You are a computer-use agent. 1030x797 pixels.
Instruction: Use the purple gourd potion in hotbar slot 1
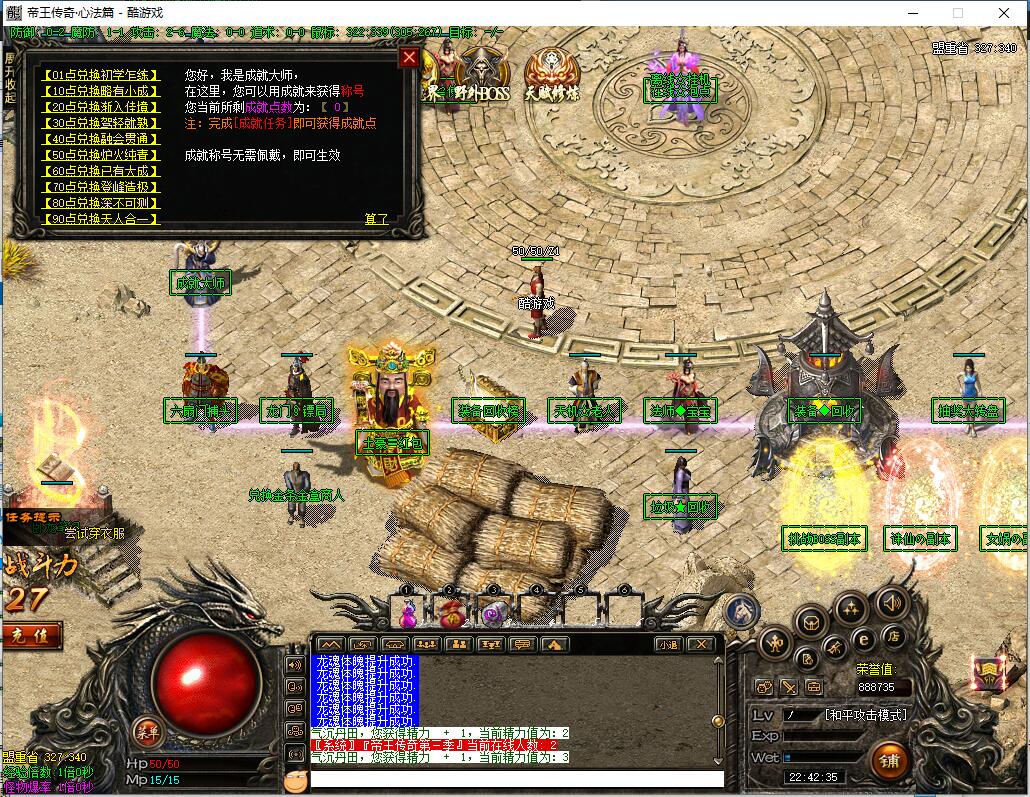click(x=408, y=612)
